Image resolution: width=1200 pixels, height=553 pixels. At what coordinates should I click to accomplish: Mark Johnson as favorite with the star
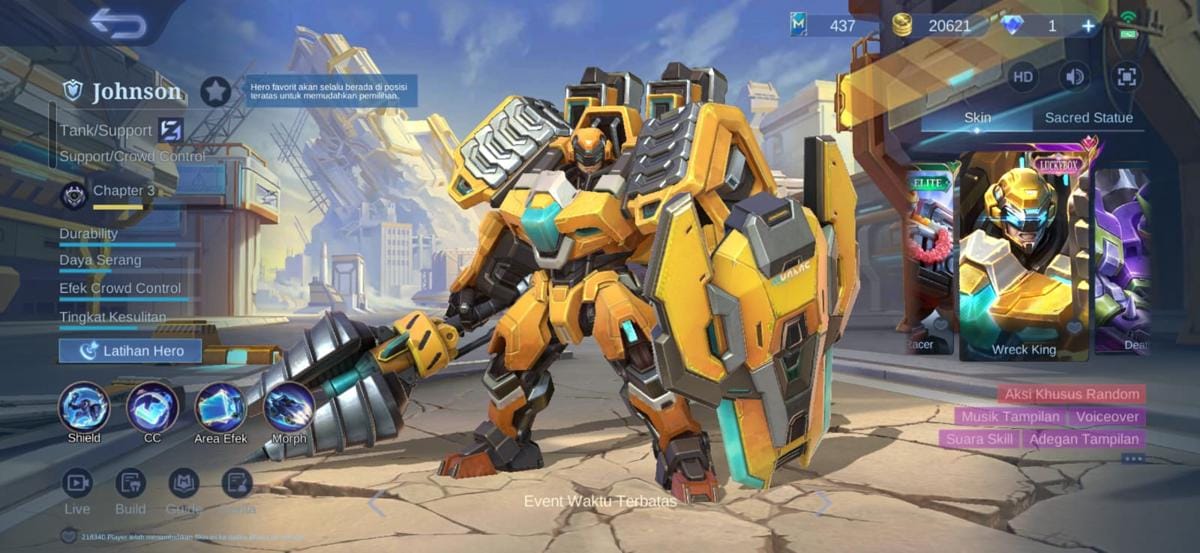215,91
